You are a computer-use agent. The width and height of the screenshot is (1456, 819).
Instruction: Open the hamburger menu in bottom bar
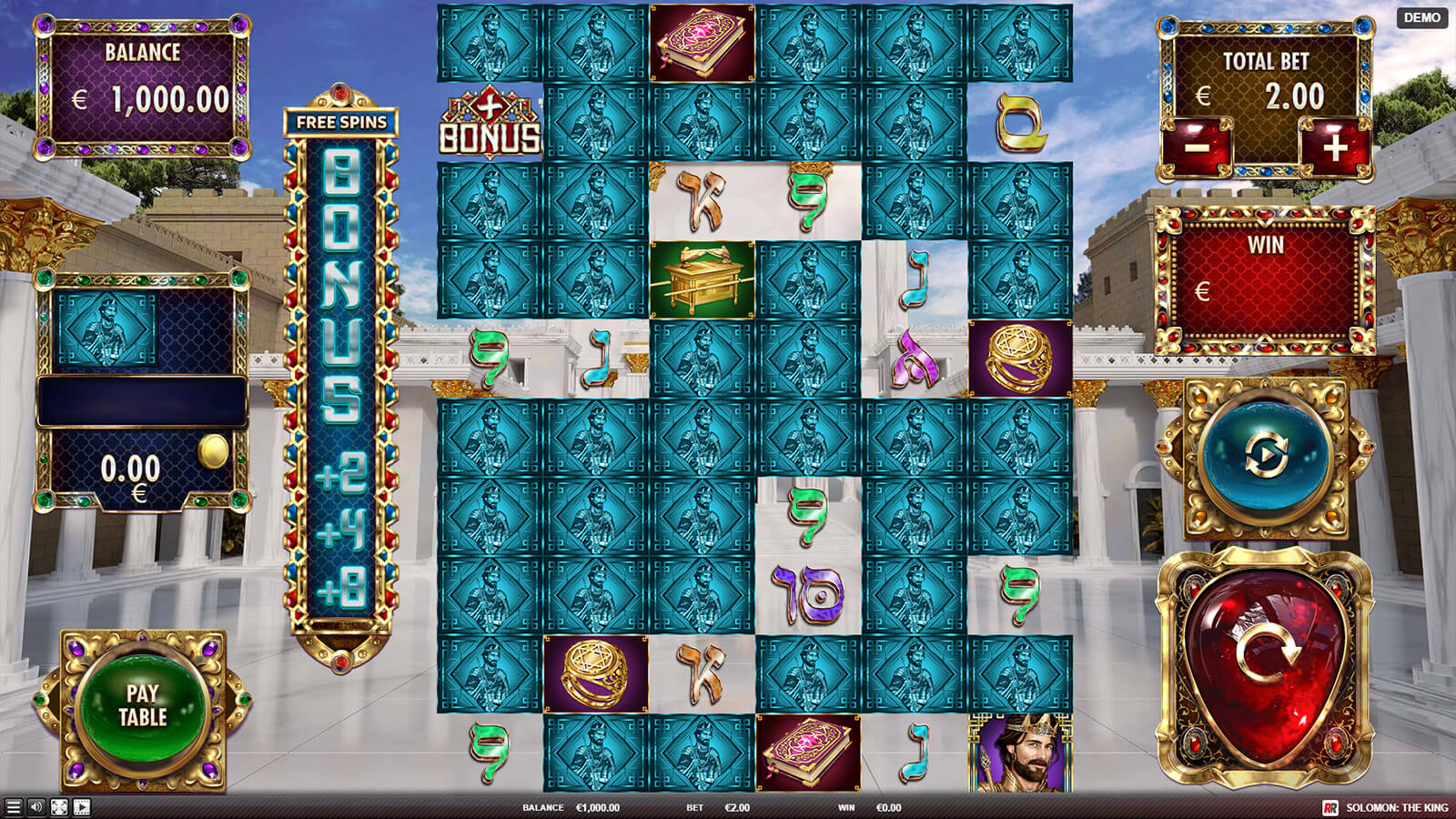pyautogui.click(x=13, y=807)
